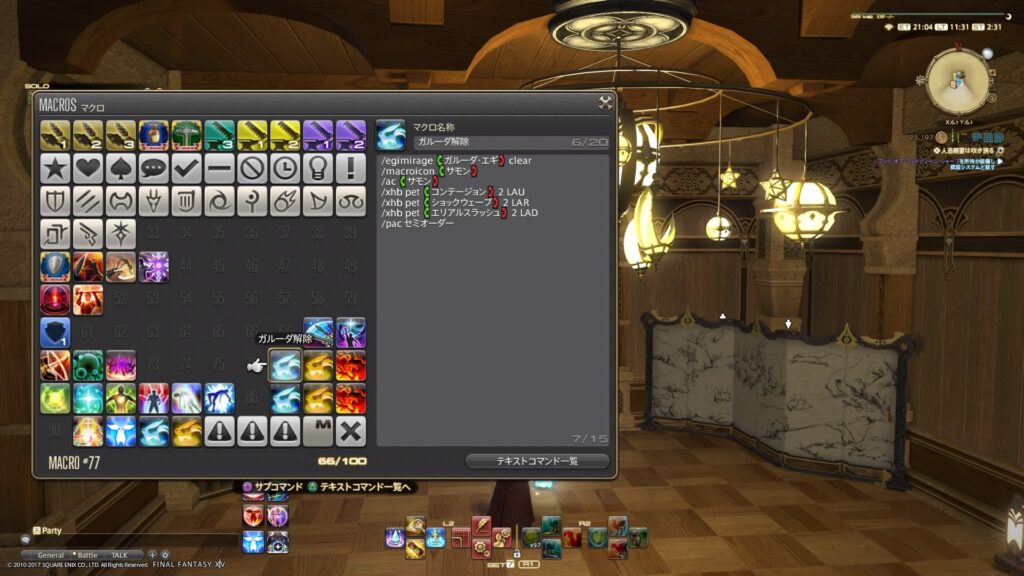Click inside the macro text editing area

(x=493, y=330)
